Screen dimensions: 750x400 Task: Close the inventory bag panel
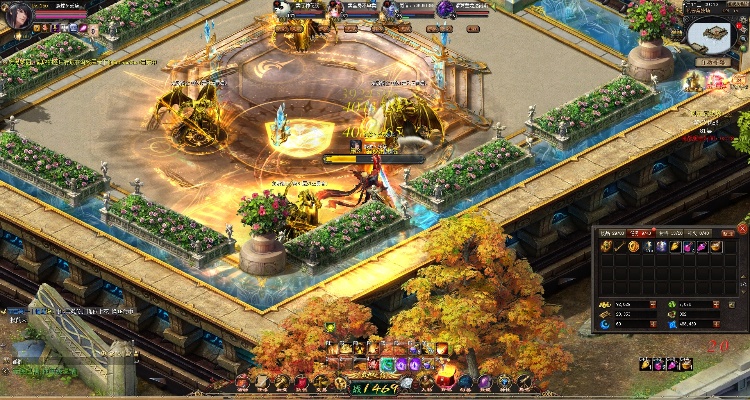[x=741, y=229]
